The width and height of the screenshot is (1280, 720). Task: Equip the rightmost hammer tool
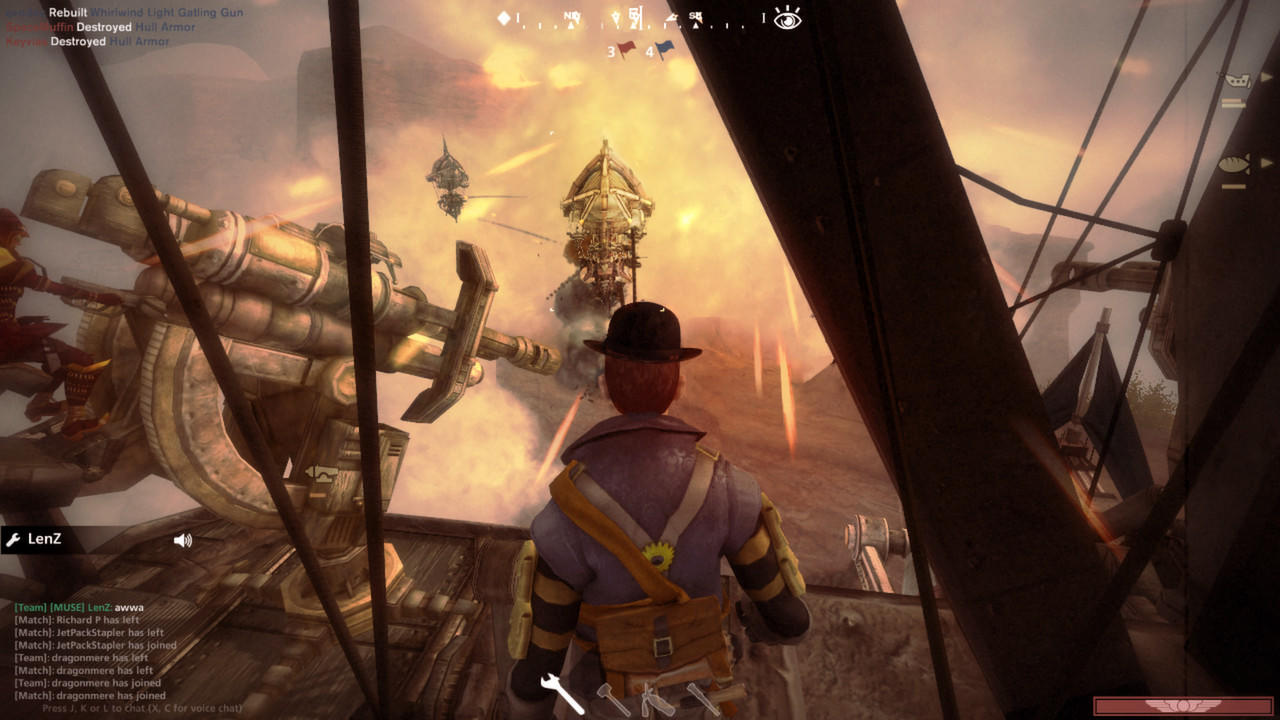700,700
